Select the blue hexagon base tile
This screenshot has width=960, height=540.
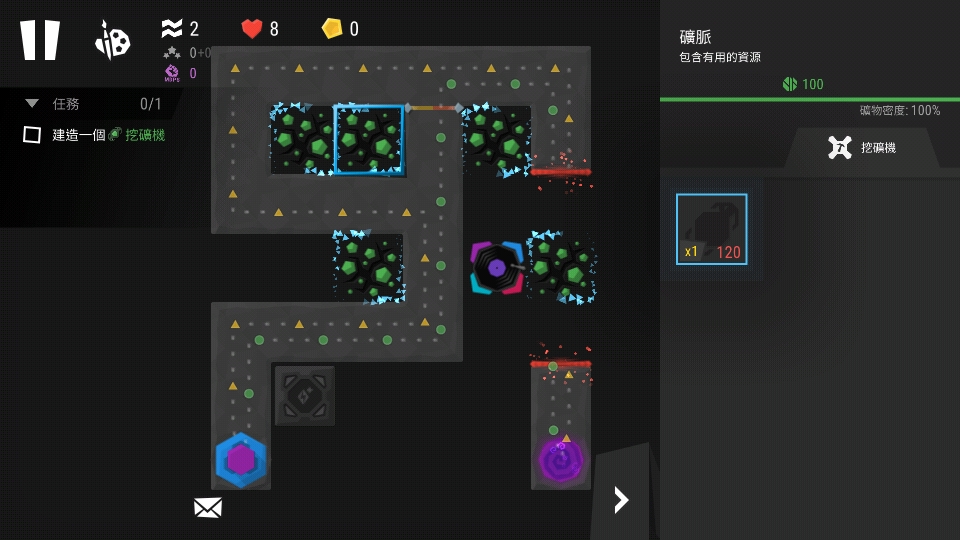(x=241, y=460)
